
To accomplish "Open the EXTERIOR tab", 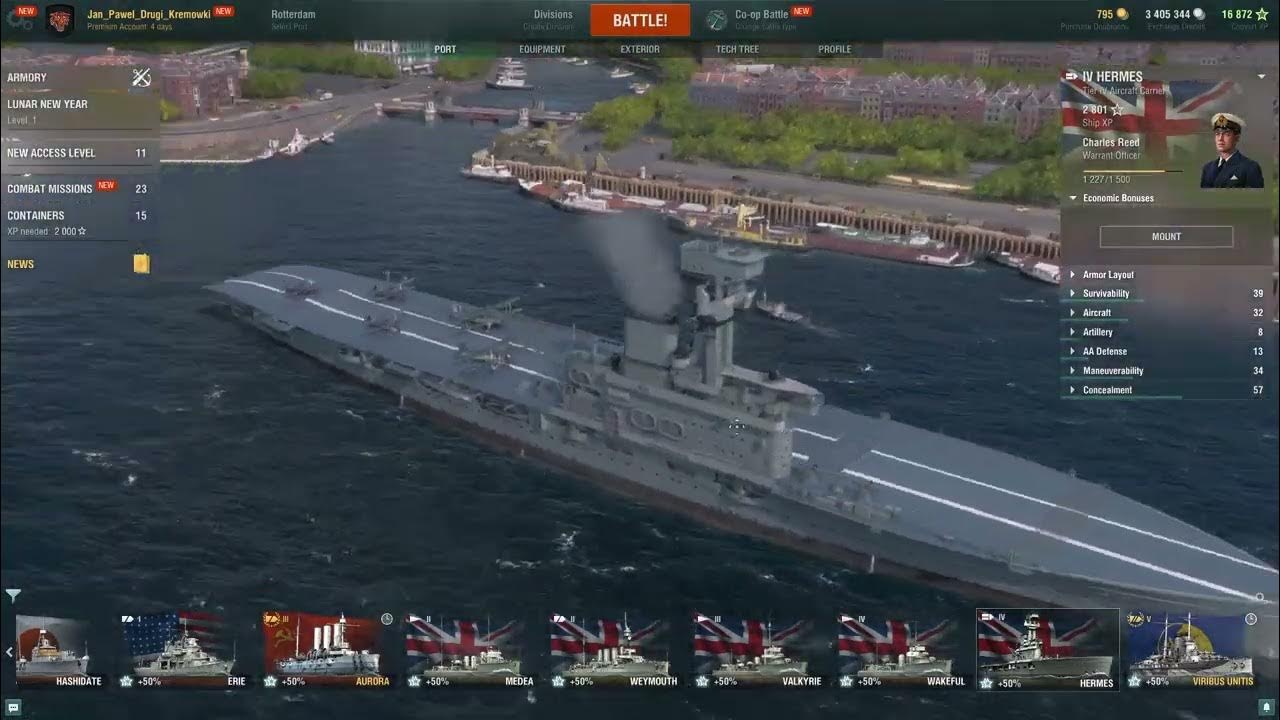I will [x=640, y=48].
